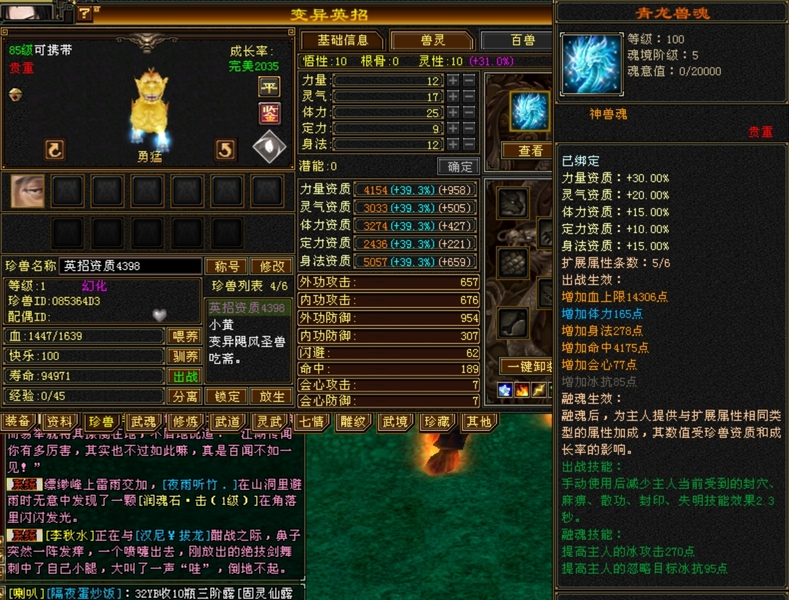The image size is (789, 600).
Task: Release the pet with 放生
Action: (x=270, y=396)
